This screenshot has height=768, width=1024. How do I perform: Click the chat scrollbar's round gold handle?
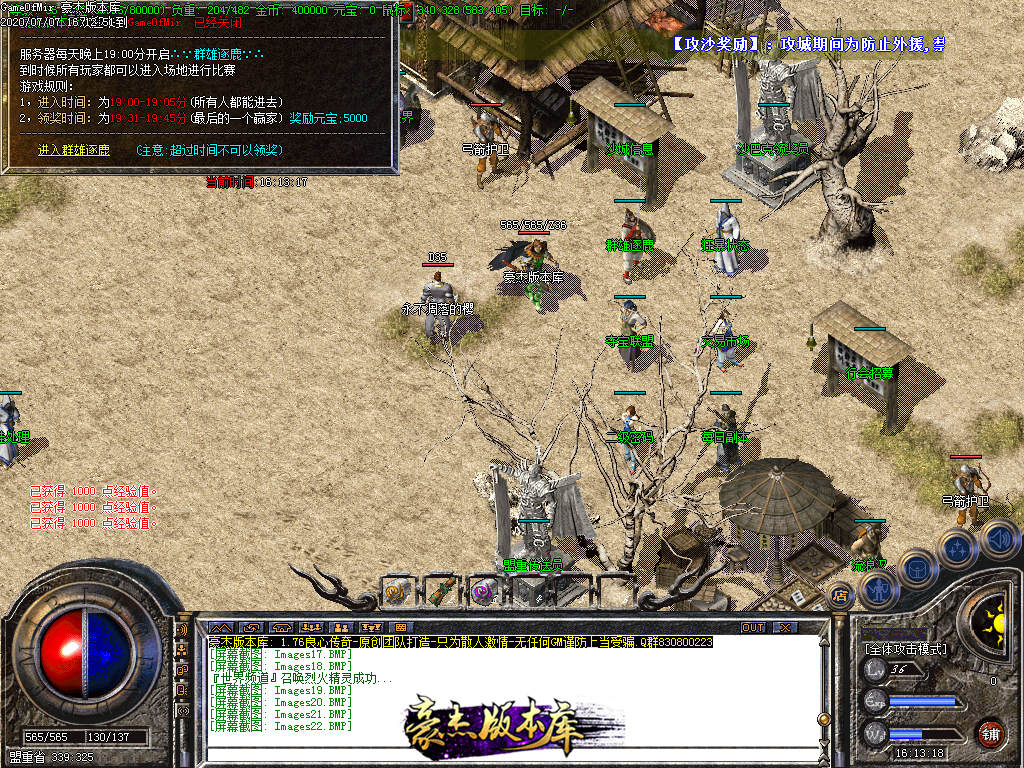(x=822, y=719)
